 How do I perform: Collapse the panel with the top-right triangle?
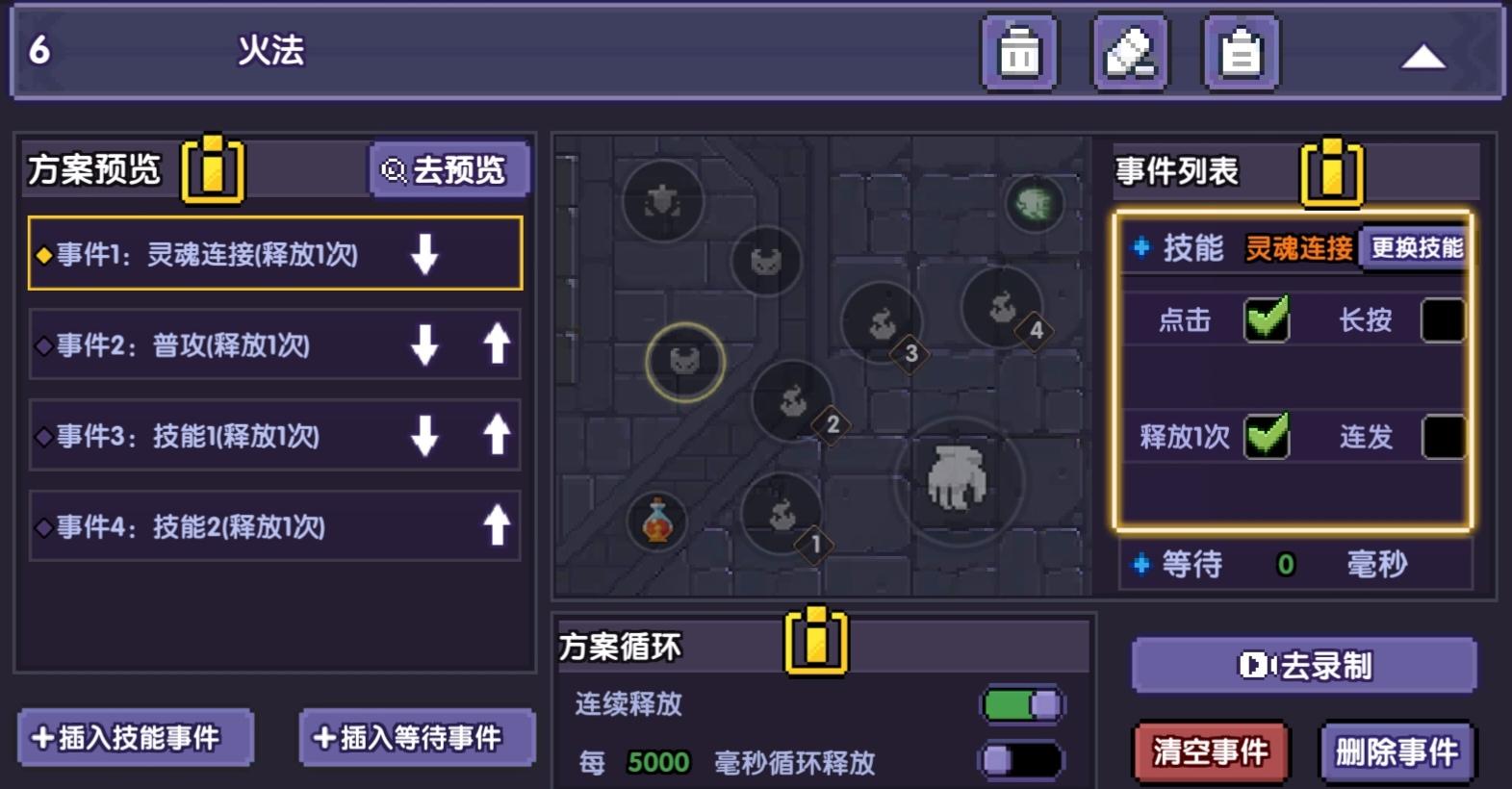[x=1424, y=58]
